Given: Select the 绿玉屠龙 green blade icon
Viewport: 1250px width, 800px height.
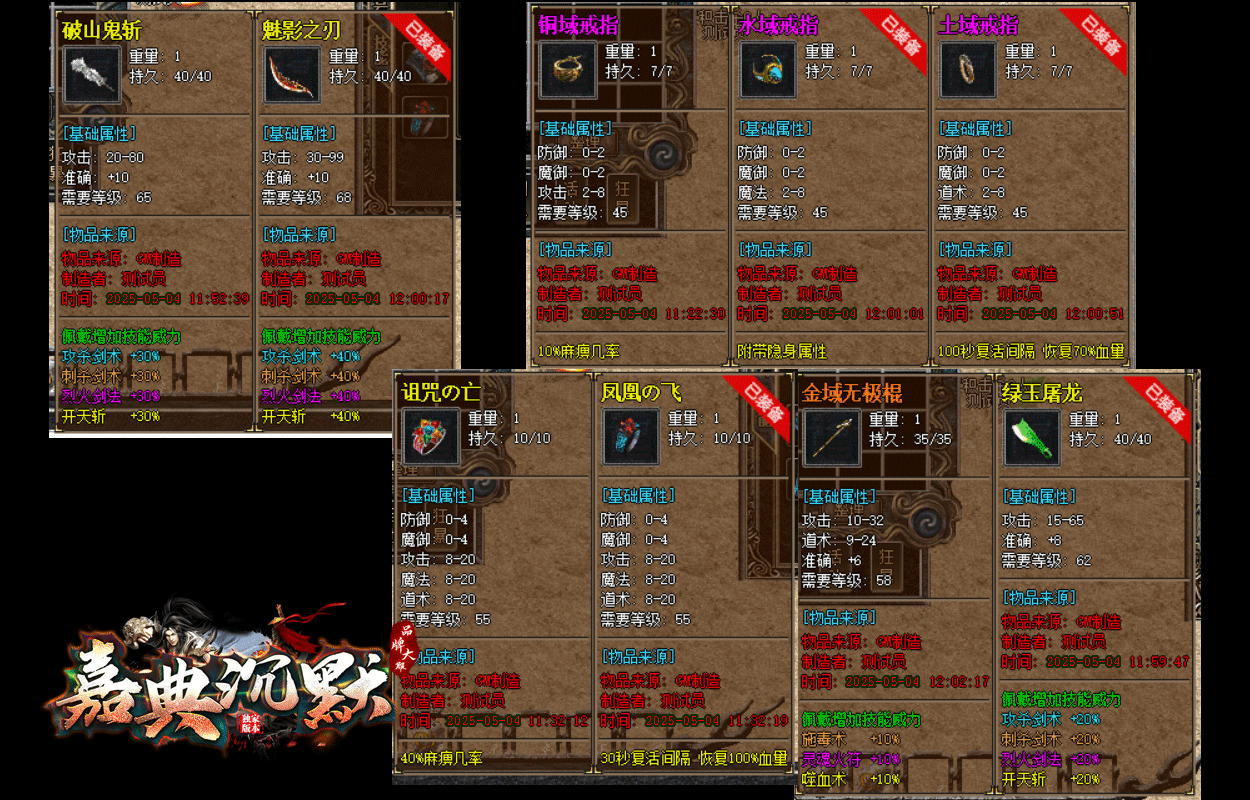Looking at the screenshot, I should point(1031,437).
